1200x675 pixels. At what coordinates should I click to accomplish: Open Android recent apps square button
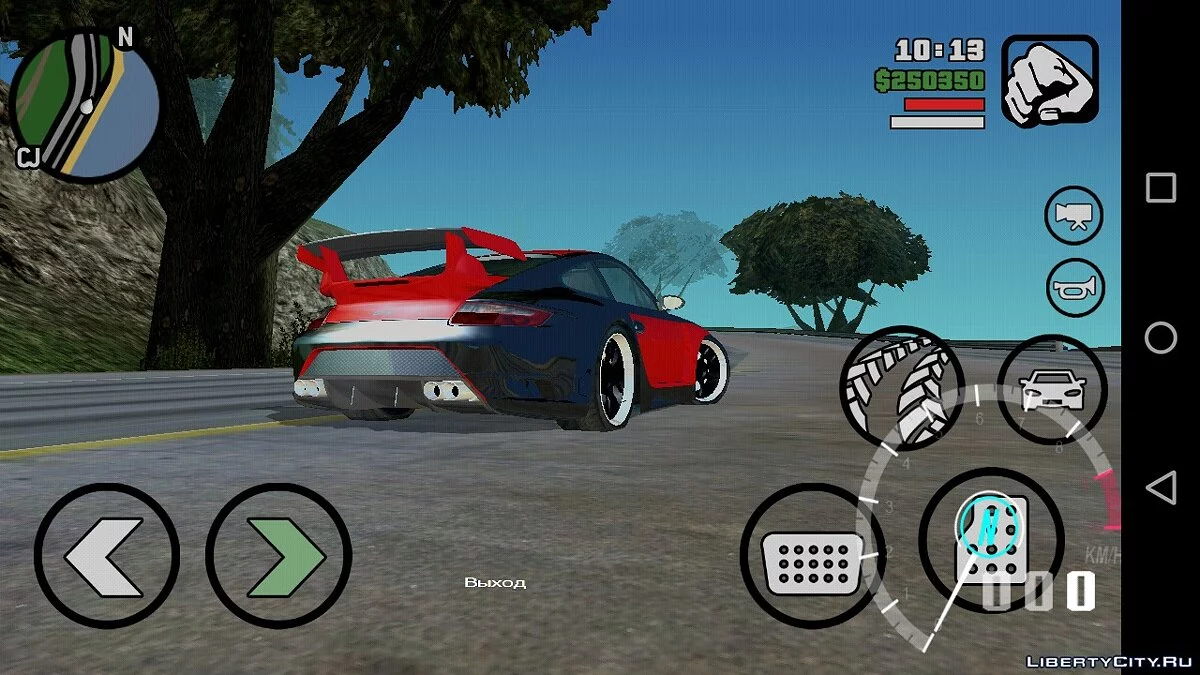tap(1160, 188)
